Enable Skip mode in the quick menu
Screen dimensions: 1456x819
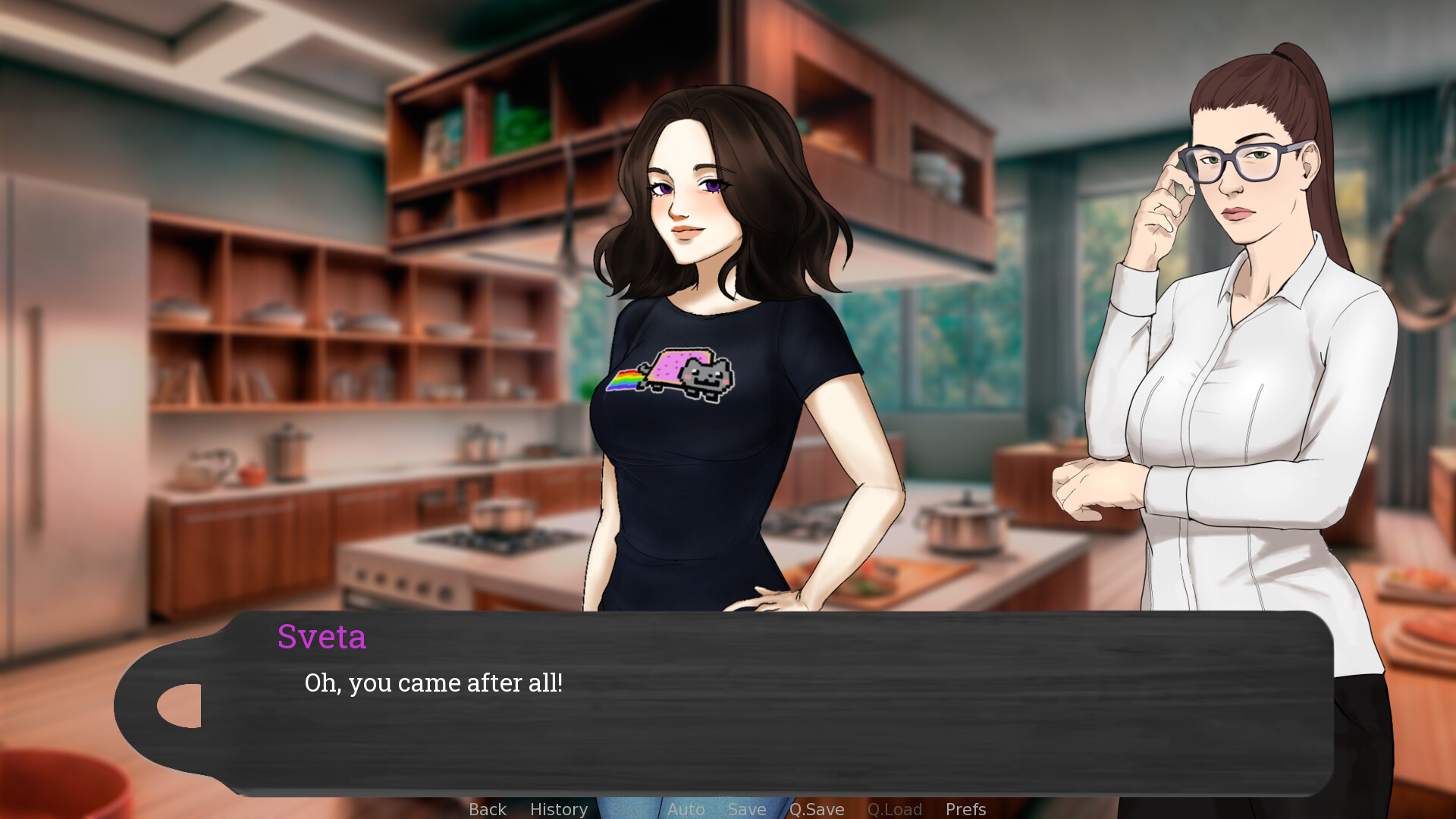click(x=626, y=809)
